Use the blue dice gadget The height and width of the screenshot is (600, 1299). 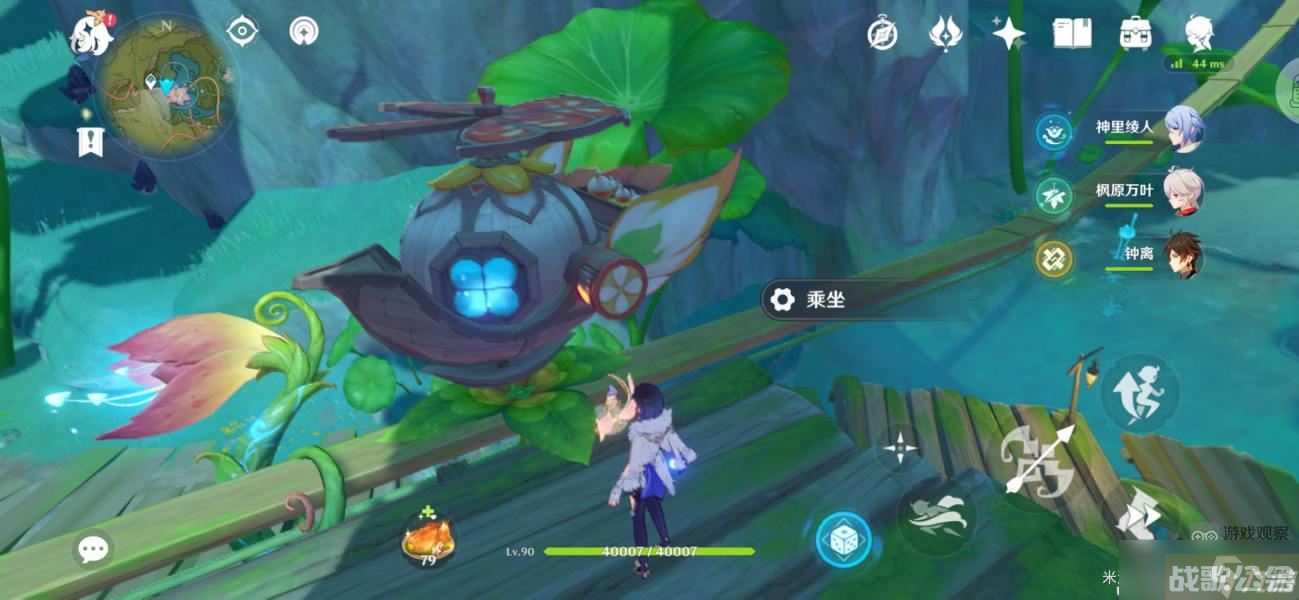(842, 540)
